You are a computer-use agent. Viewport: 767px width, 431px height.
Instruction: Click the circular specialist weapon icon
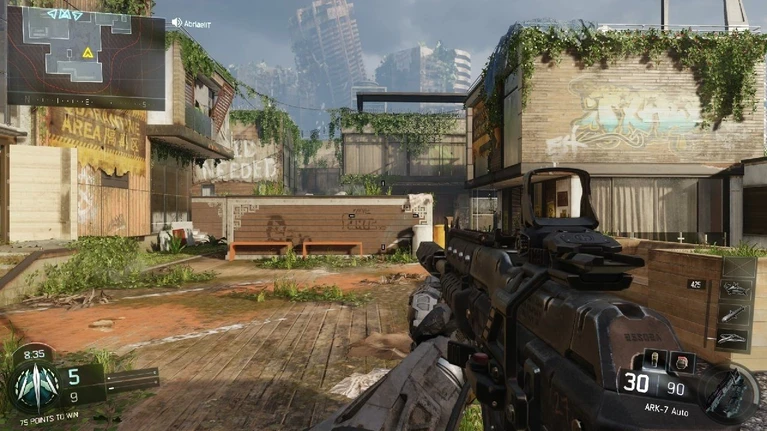point(729,391)
